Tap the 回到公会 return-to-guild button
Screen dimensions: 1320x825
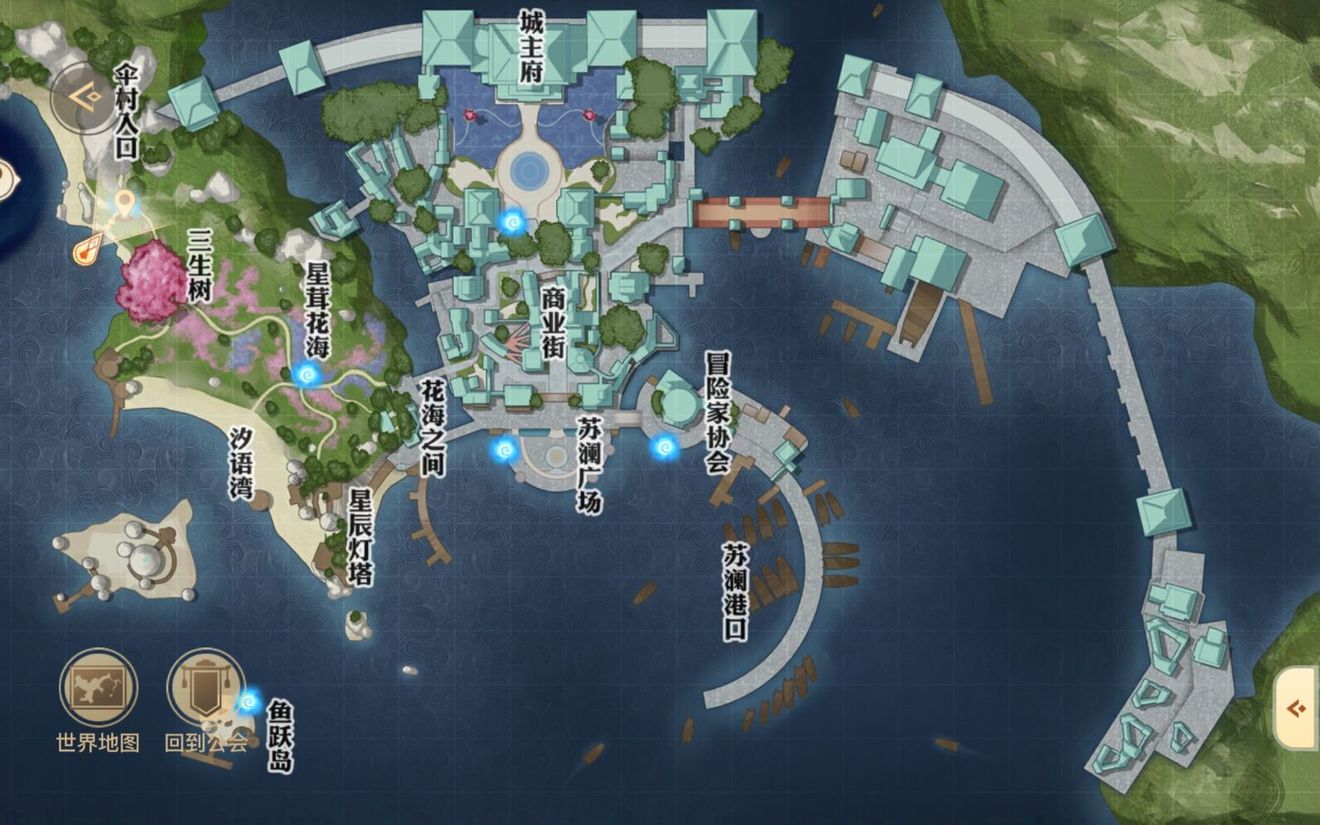(x=204, y=687)
